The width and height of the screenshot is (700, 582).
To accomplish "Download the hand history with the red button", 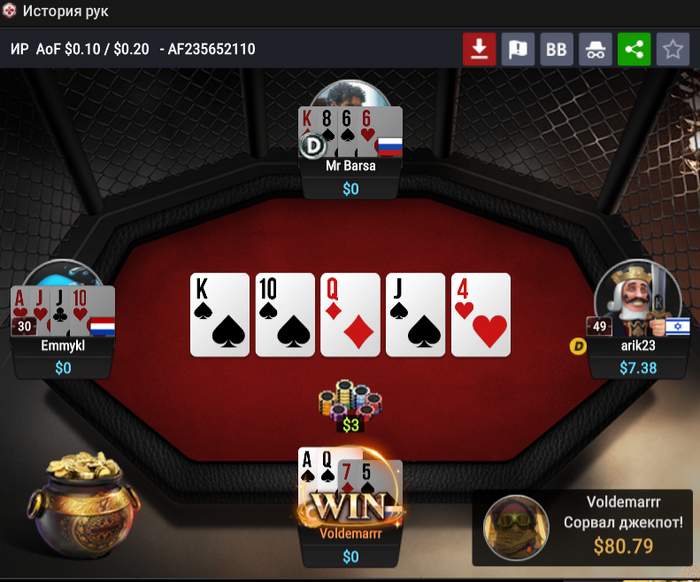I will (x=479, y=49).
